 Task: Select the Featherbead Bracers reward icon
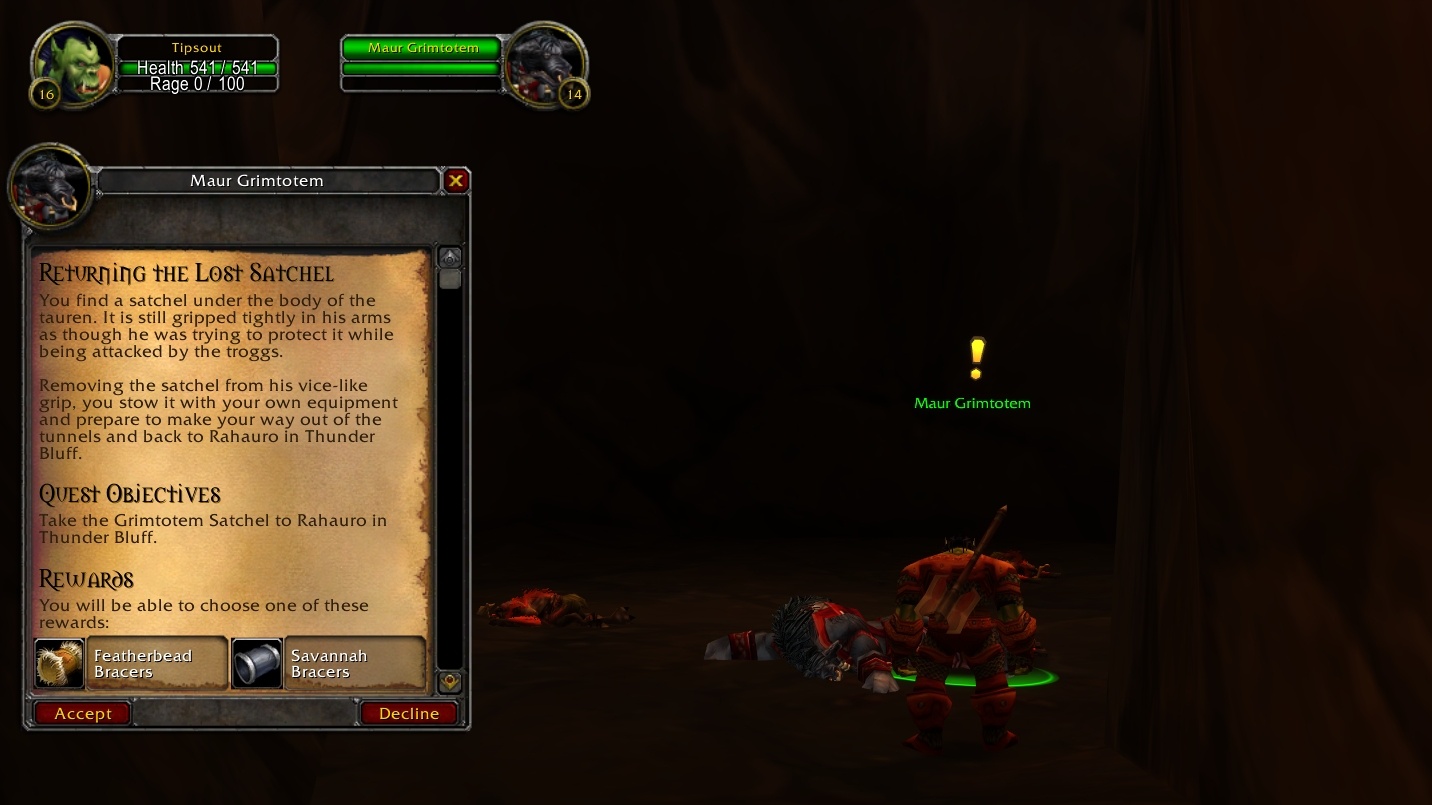(59, 663)
